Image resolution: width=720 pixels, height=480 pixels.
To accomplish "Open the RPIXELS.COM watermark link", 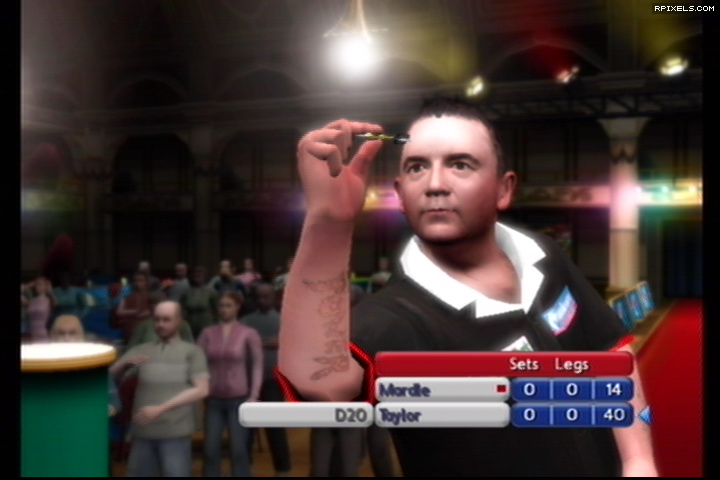I will point(684,8).
